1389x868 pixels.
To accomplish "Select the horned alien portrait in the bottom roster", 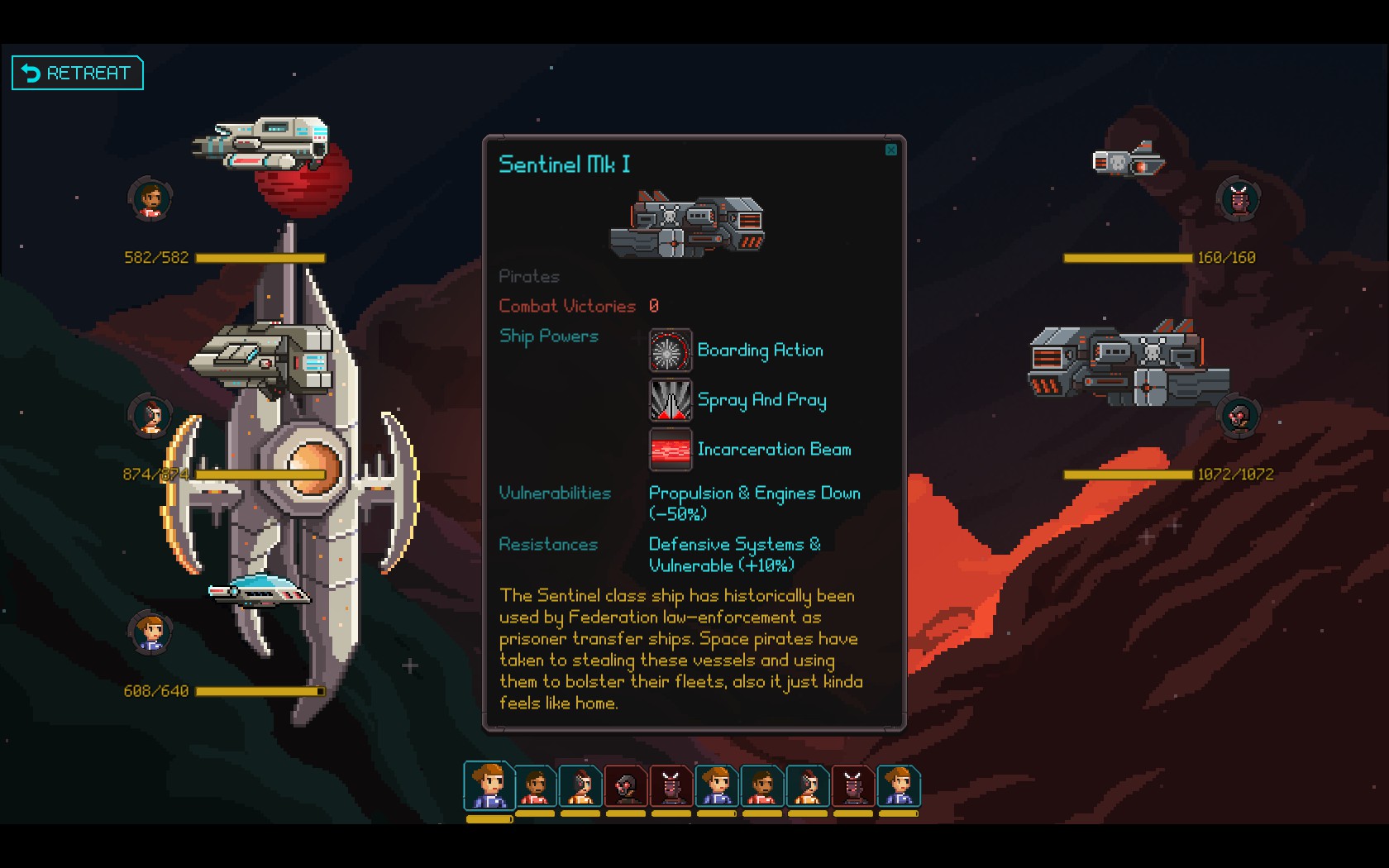I will pyautogui.click(x=672, y=787).
